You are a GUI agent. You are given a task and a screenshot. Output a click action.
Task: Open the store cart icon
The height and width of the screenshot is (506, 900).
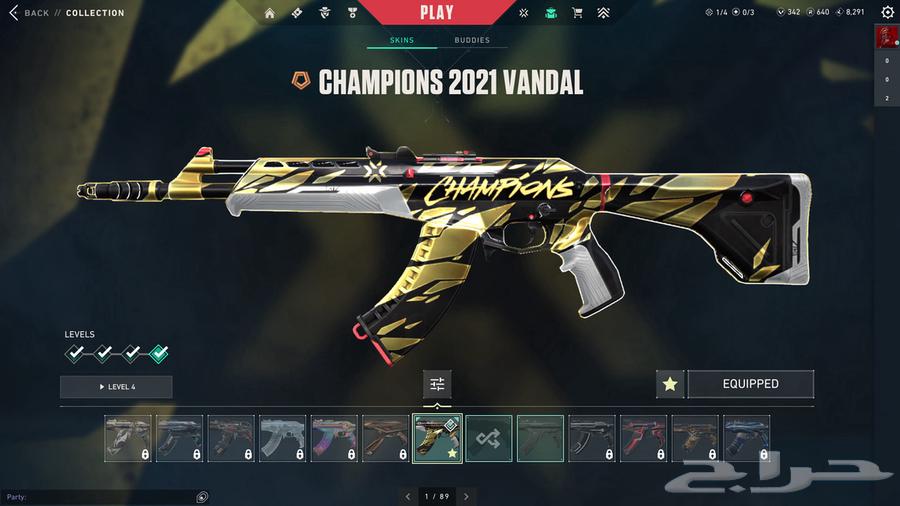pos(577,13)
